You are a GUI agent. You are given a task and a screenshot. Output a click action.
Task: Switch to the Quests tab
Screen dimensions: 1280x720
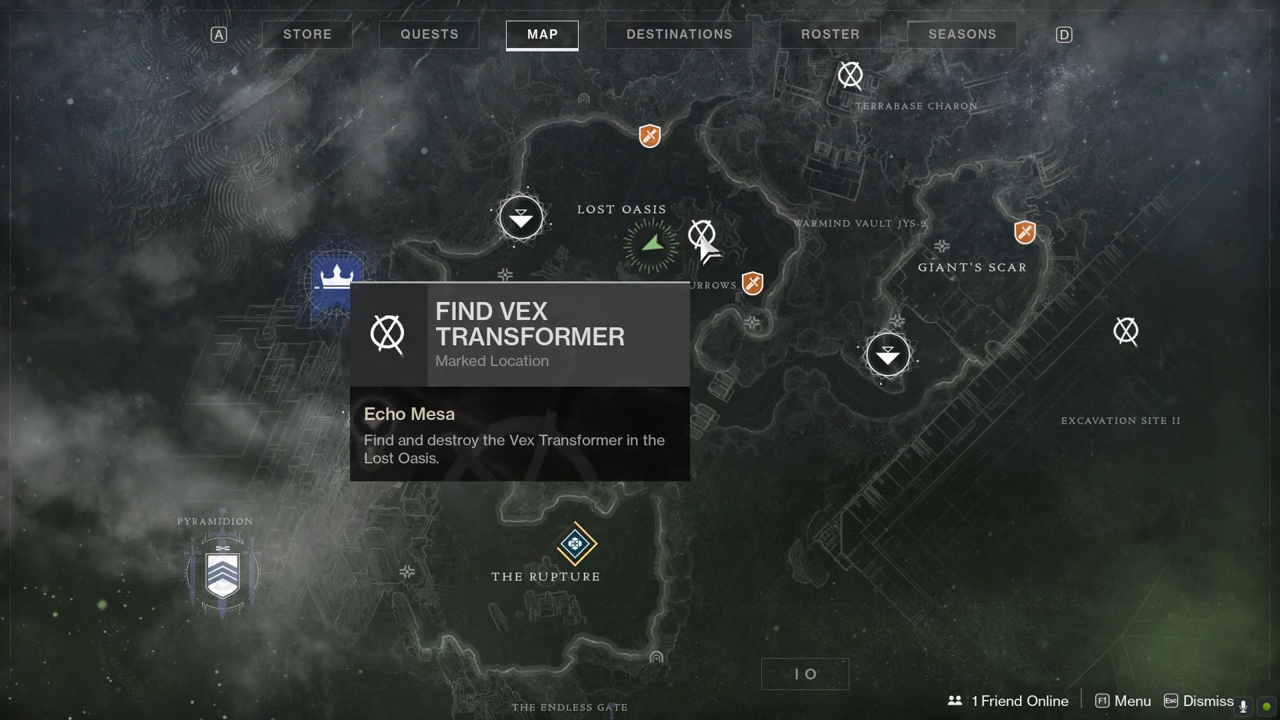pyautogui.click(x=429, y=34)
